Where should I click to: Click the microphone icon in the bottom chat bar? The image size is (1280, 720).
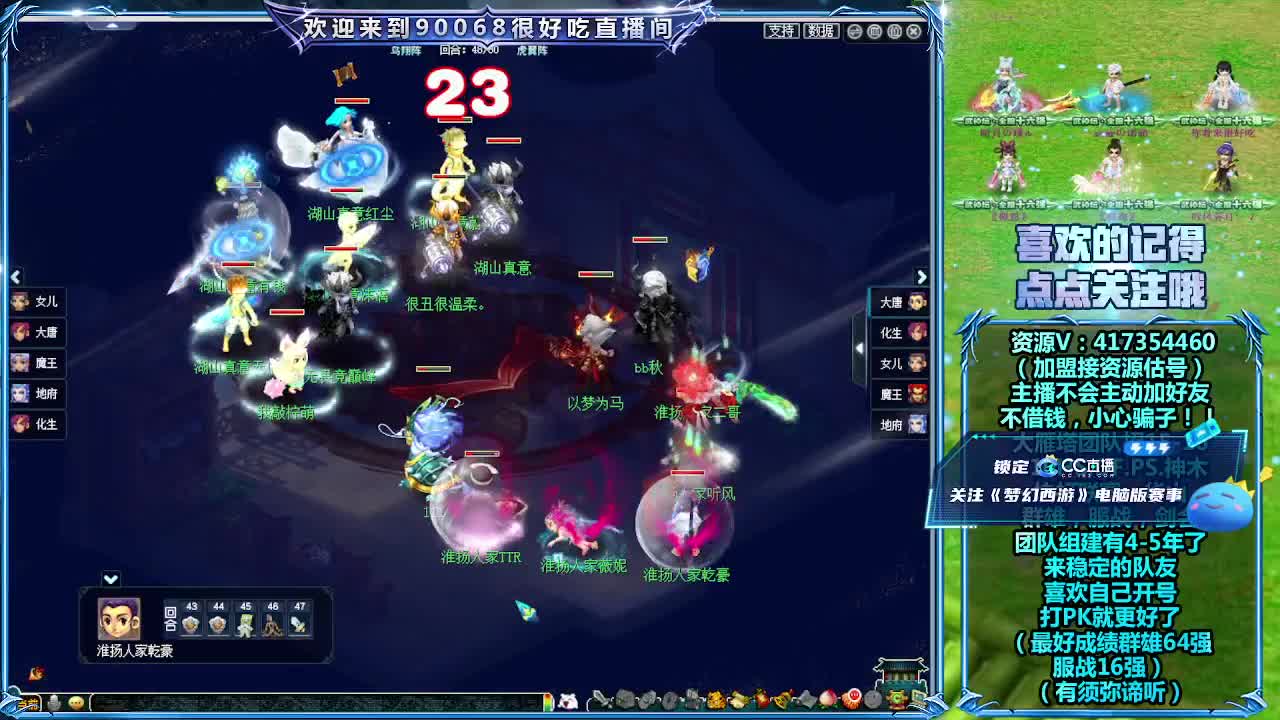pyautogui.click(x=54, y=703)
